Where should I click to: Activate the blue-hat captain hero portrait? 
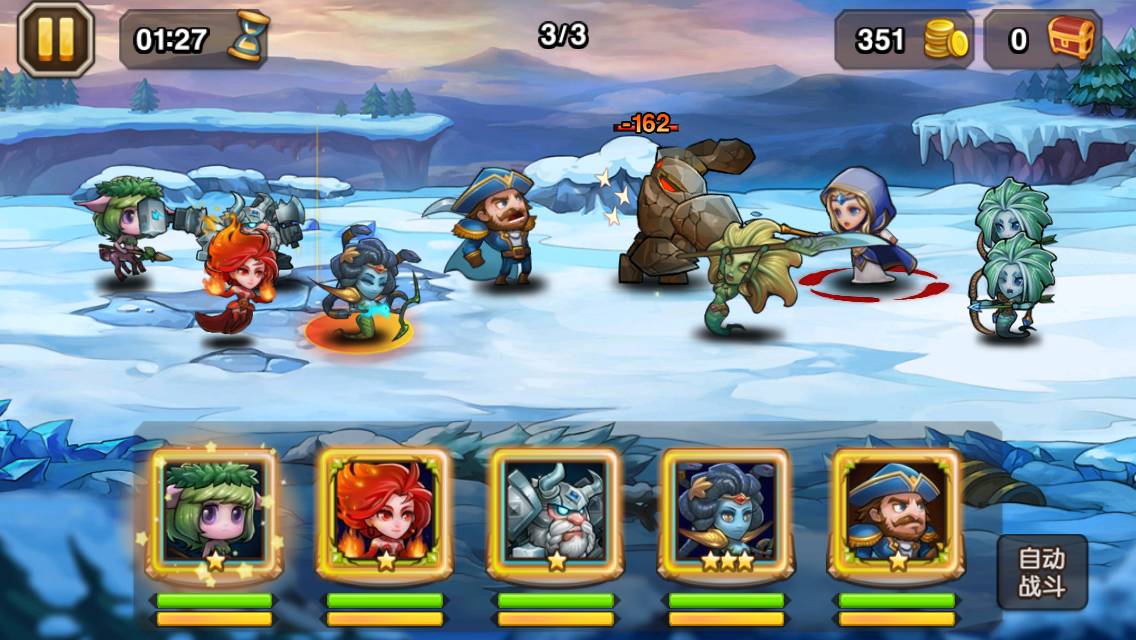pos(896,512)
